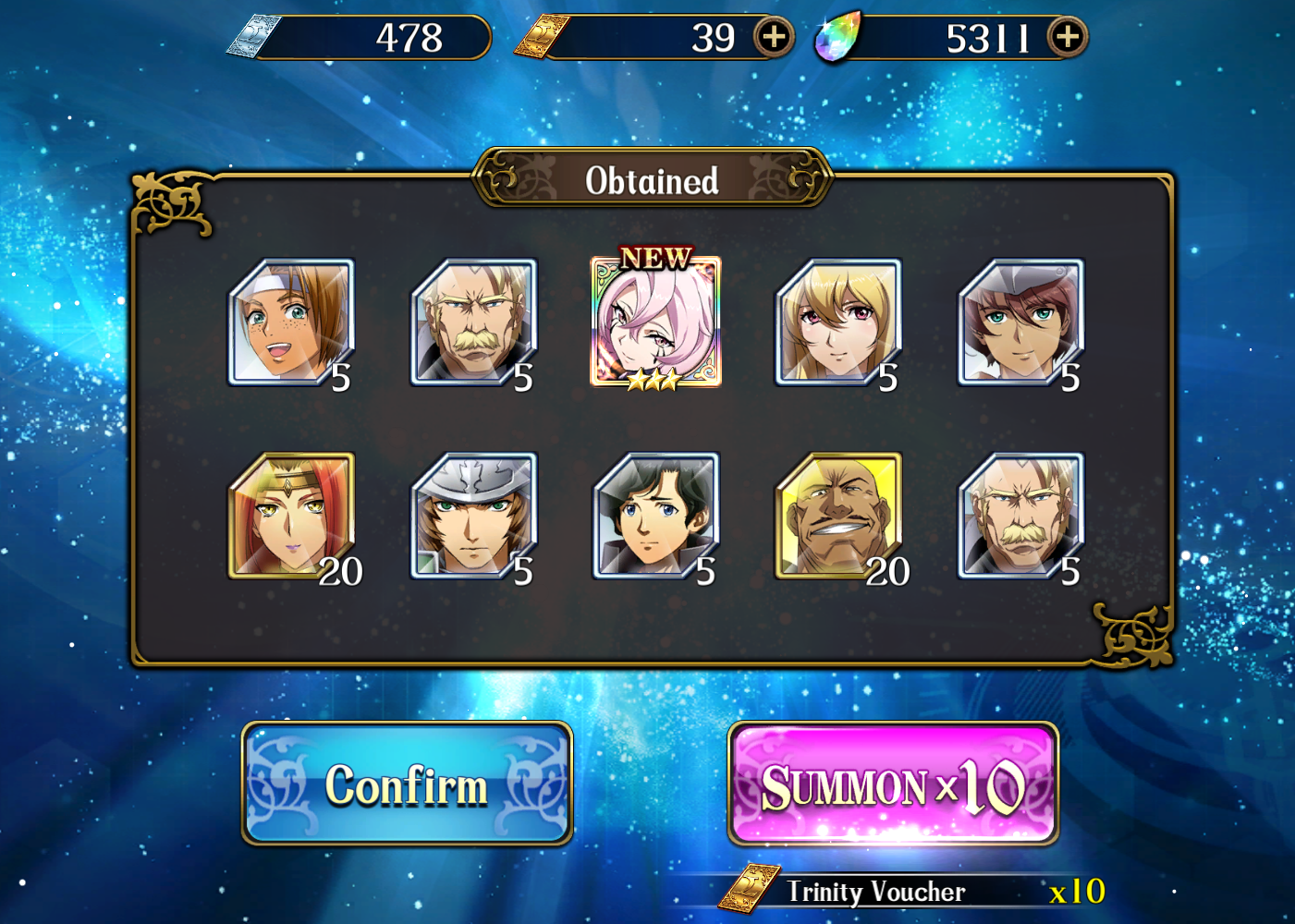Confirm the obtained summon results
The image size is (1295, 924).
click(x=407, y=784)
